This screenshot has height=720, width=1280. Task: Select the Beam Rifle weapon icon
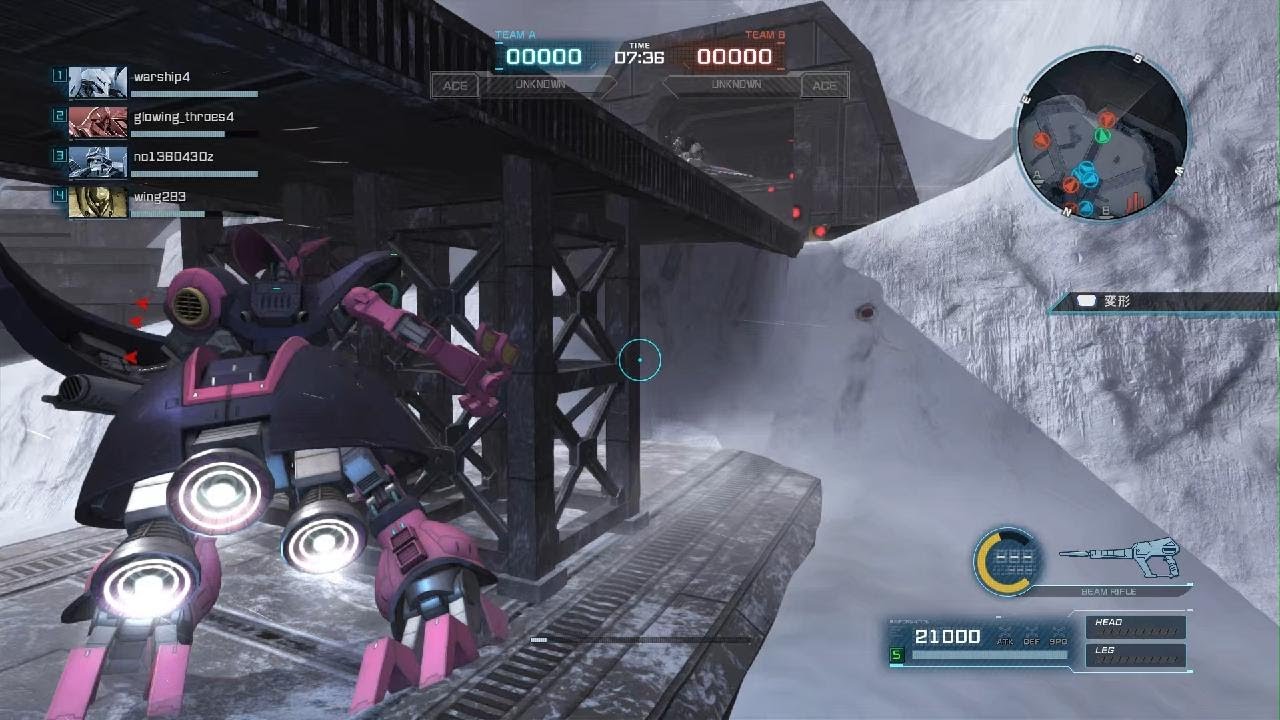point(1120,559)
